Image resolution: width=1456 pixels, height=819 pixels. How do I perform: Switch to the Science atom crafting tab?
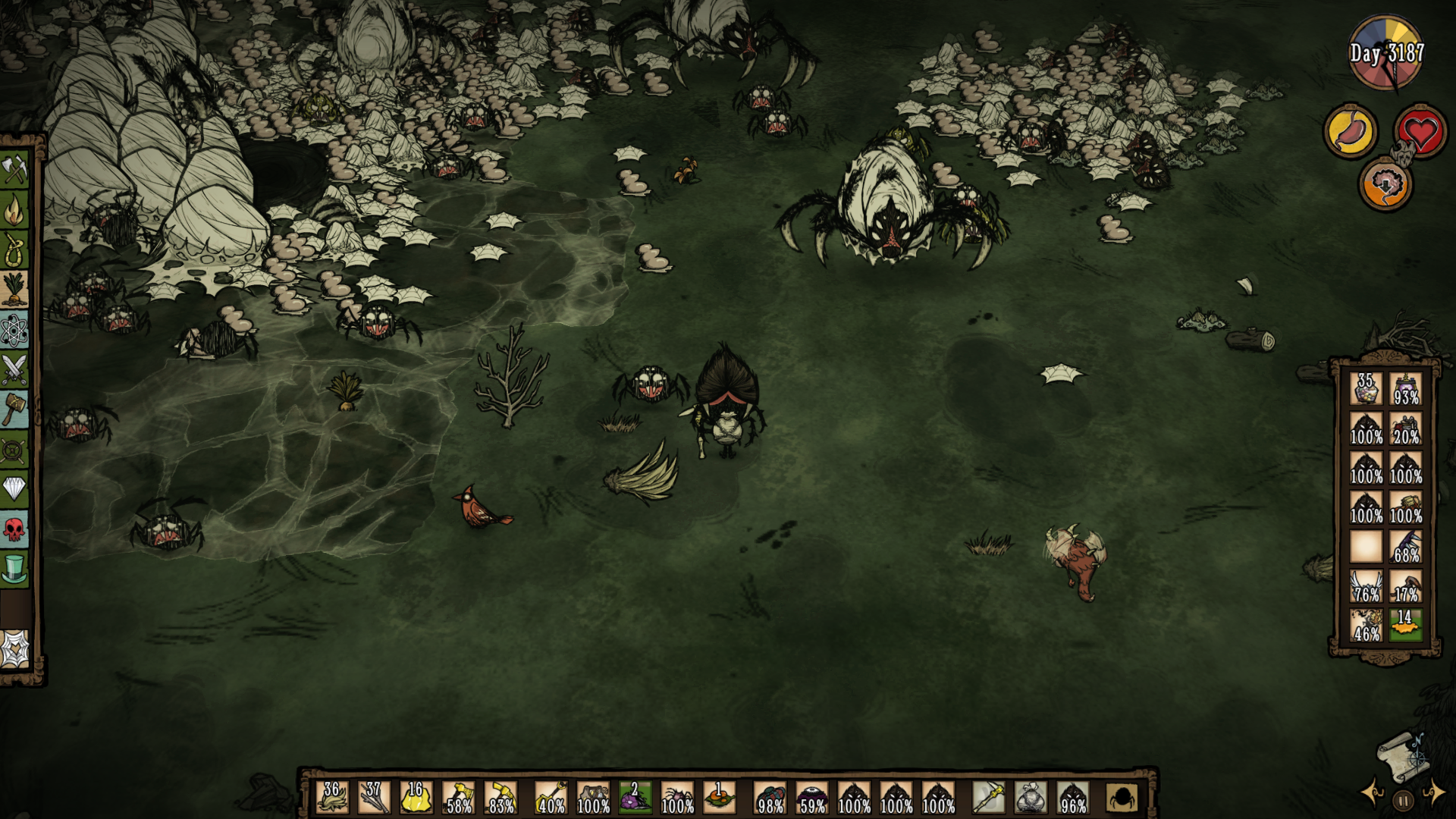click(14, 330)
